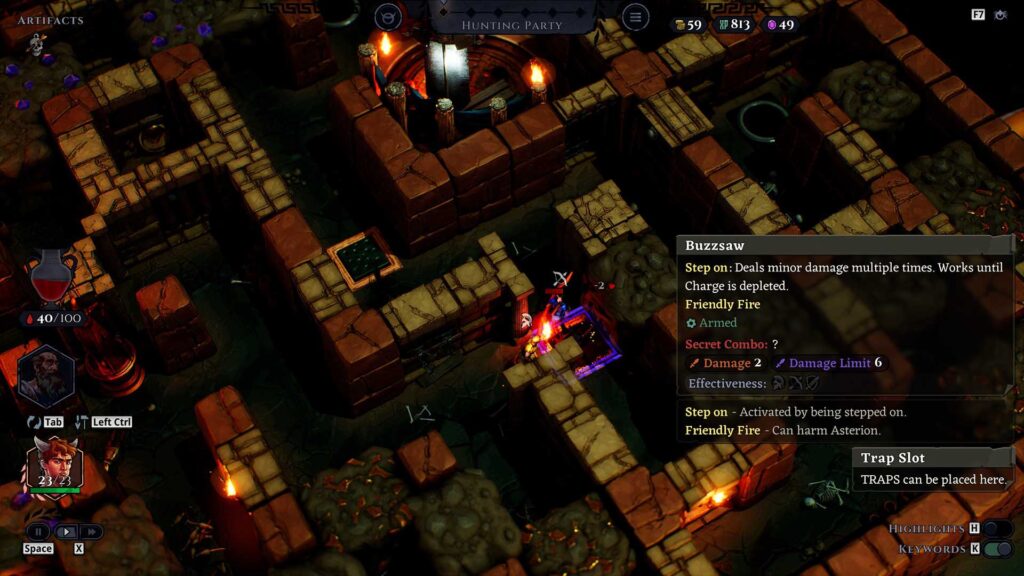1024x576 pixels.
Task: Open the round hamburger menu button
Action: click(634, 17)
